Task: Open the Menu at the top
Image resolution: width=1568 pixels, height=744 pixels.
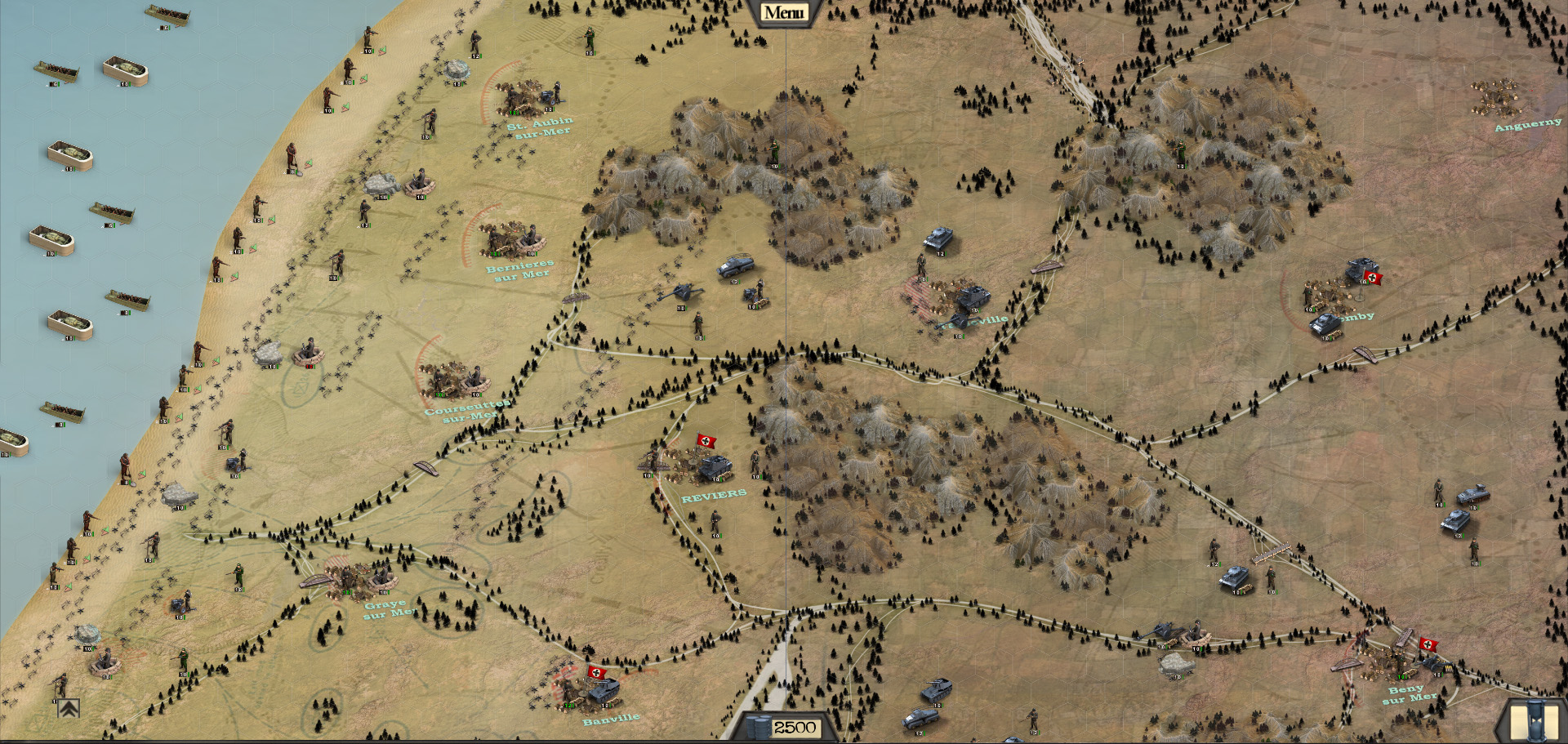Action: 783,12
